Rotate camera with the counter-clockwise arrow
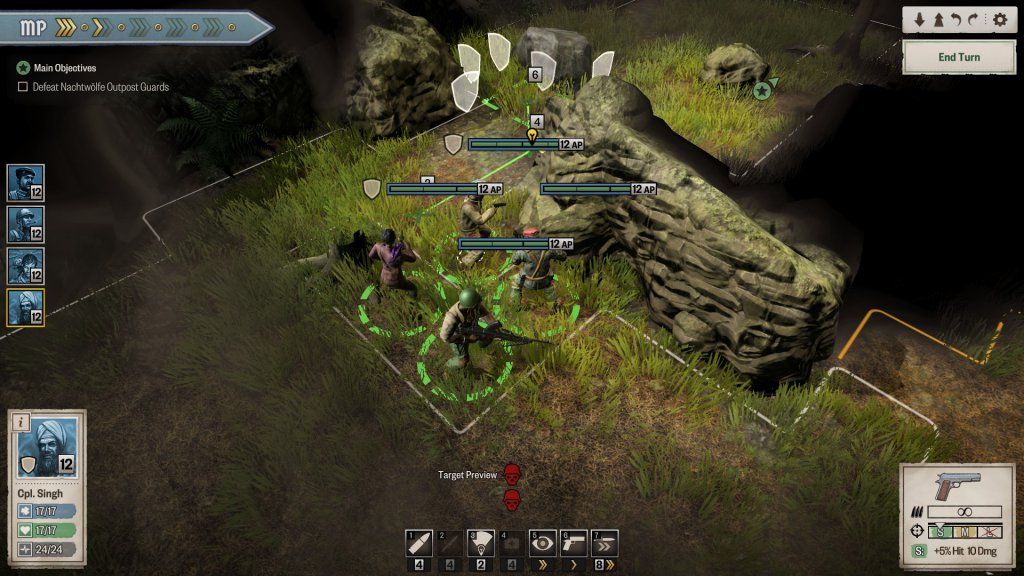 click(958, 20)
